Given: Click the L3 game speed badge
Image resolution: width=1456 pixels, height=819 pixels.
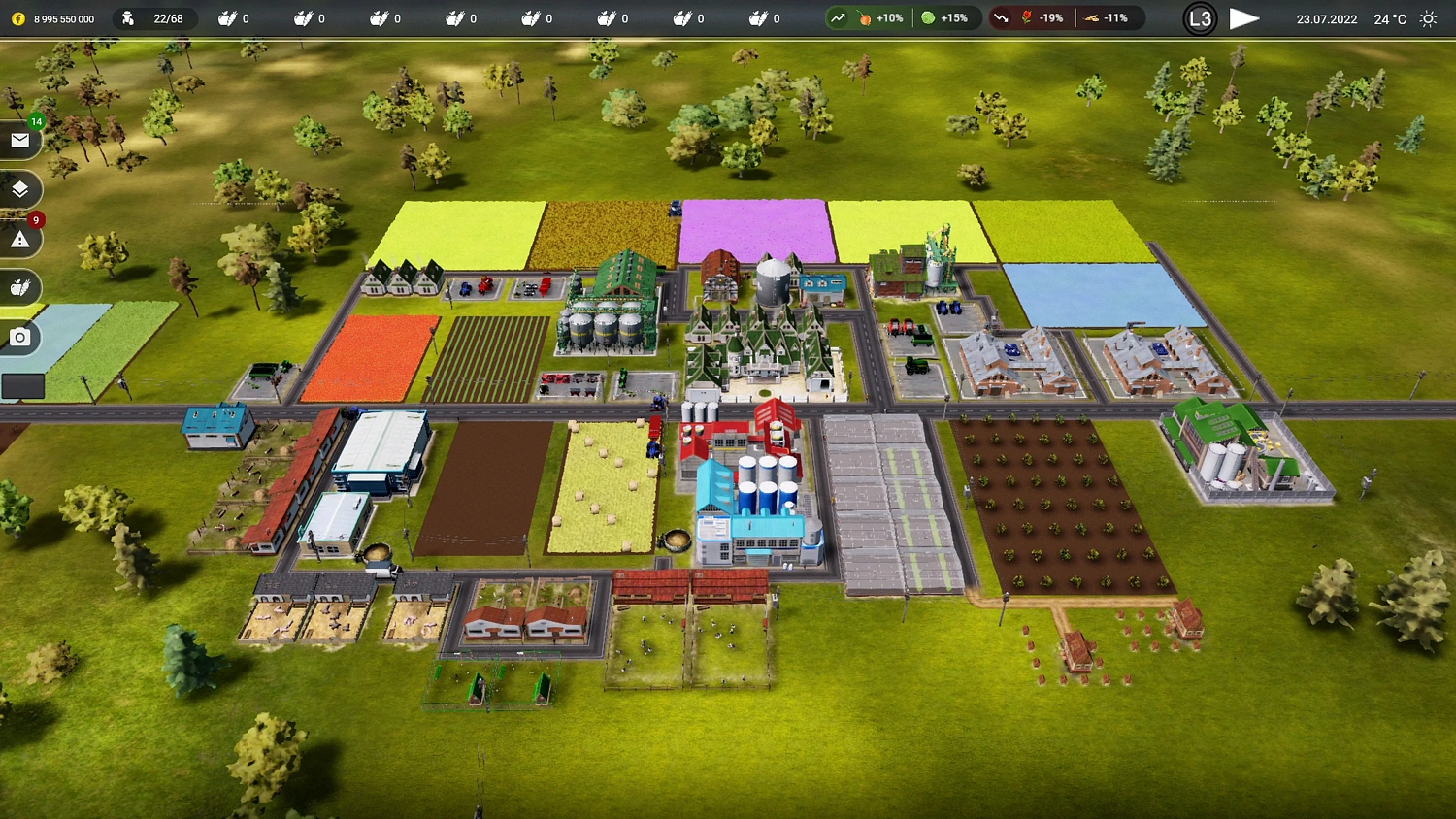Looking at the screenshot, I should [x=1200, y=17].
